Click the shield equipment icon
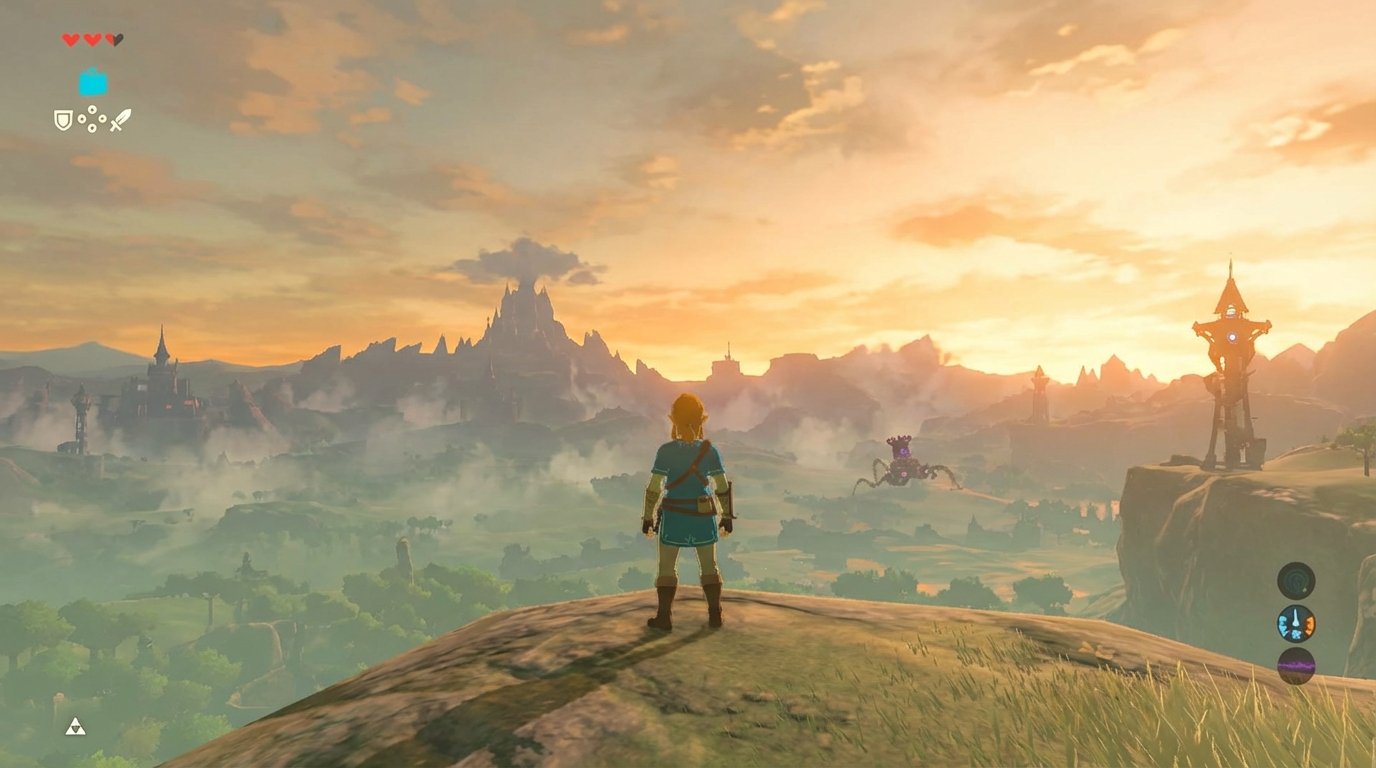1376x768 pixels. 63,120
